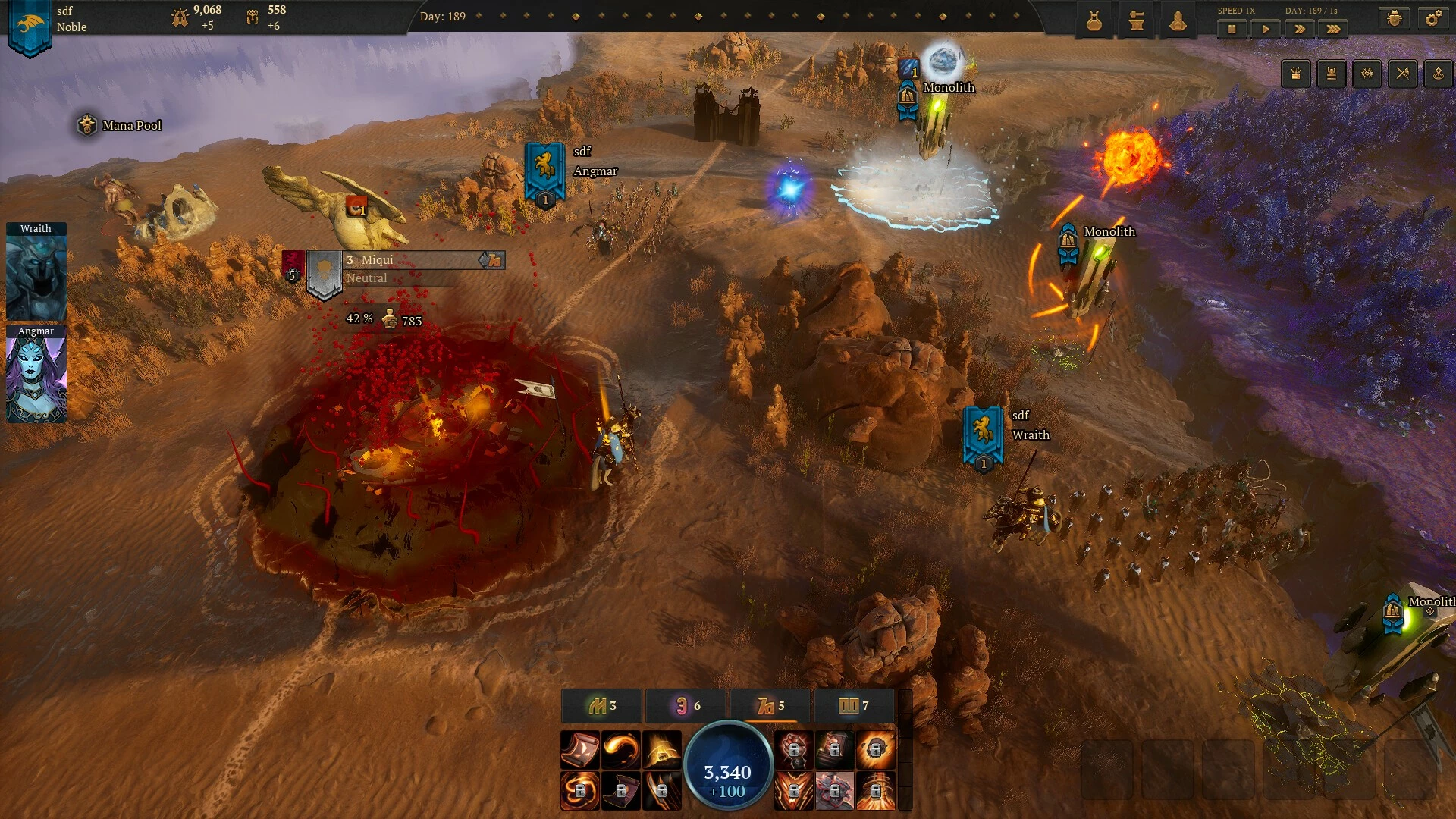The height and width of the screenshot is (819, 1456).
Task: Activate the golden light beam spell
Action: (x=662, y=750)
